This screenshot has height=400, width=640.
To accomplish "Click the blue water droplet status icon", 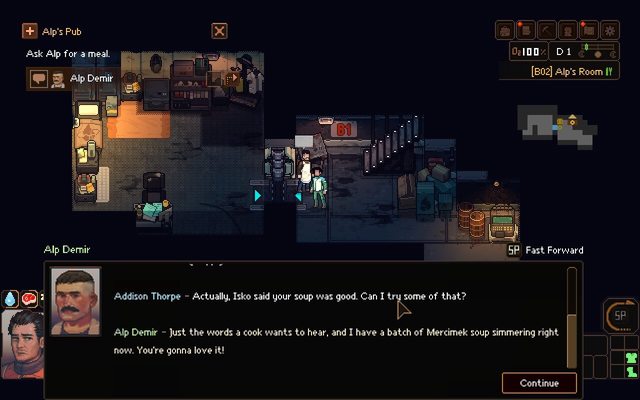I will click(10, 297).
